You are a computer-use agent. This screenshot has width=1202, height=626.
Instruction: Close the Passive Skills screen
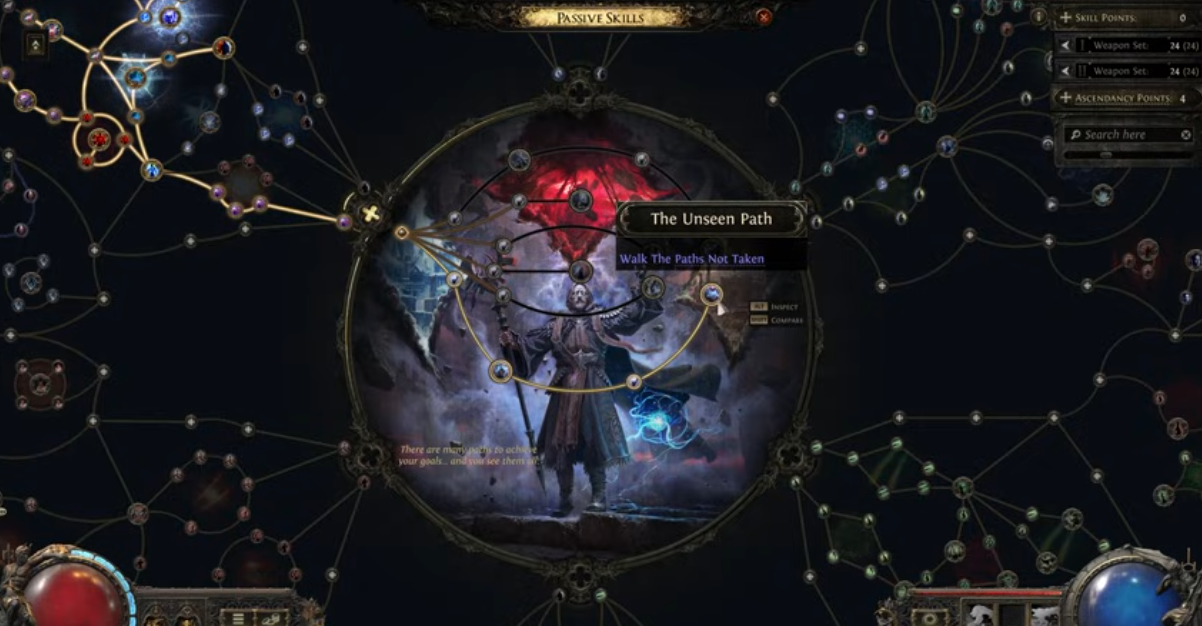tap(764, 16)
